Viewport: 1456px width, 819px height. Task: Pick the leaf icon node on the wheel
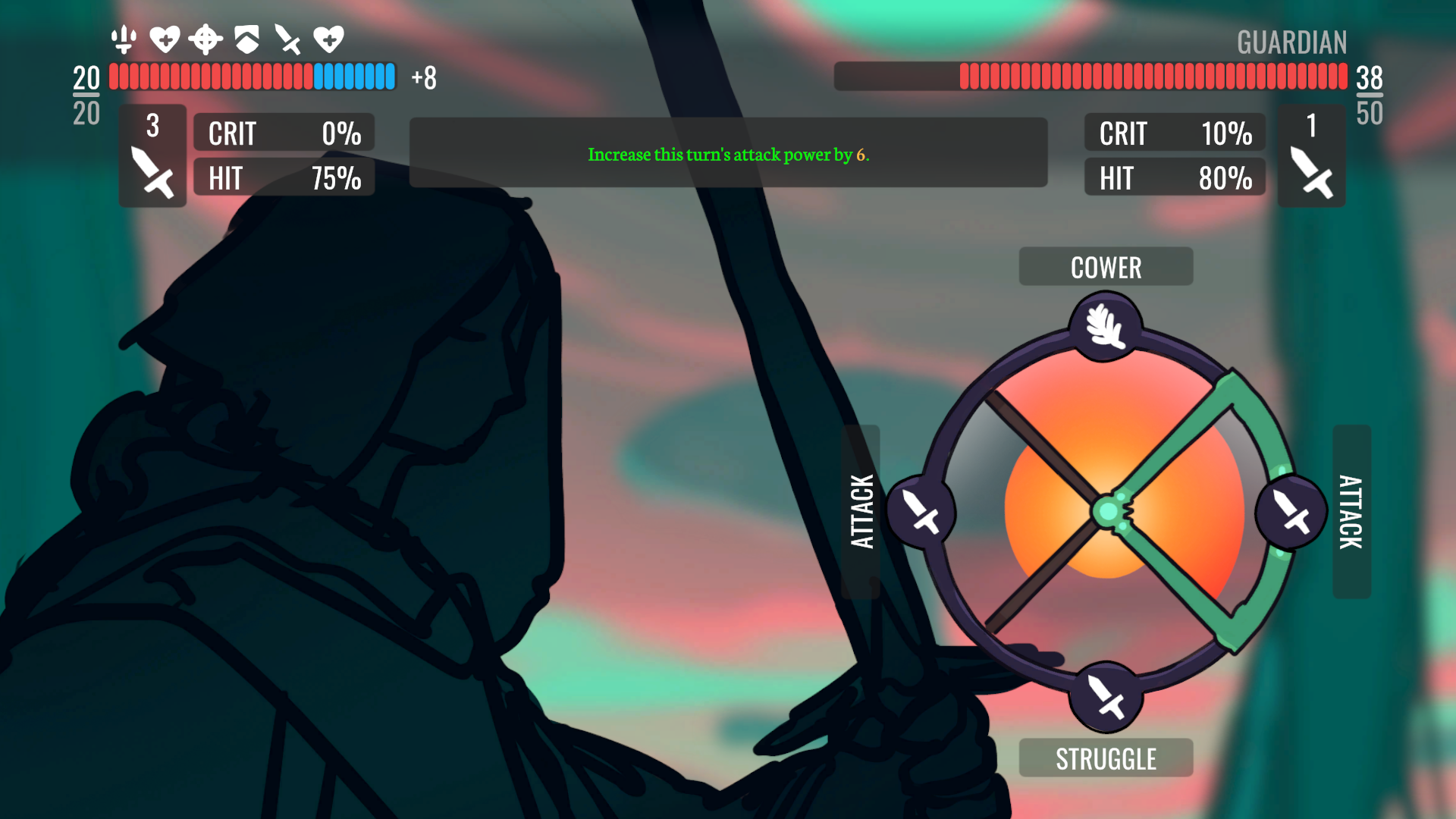point(1105,327)
